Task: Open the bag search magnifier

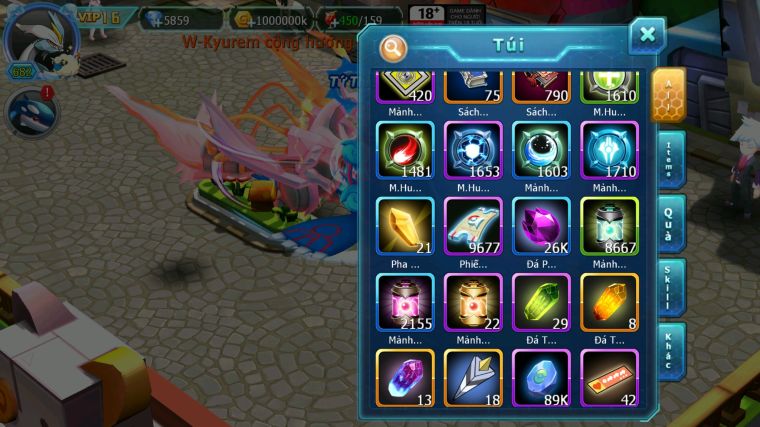Action: pyautogui.click(x=394, y=47)
